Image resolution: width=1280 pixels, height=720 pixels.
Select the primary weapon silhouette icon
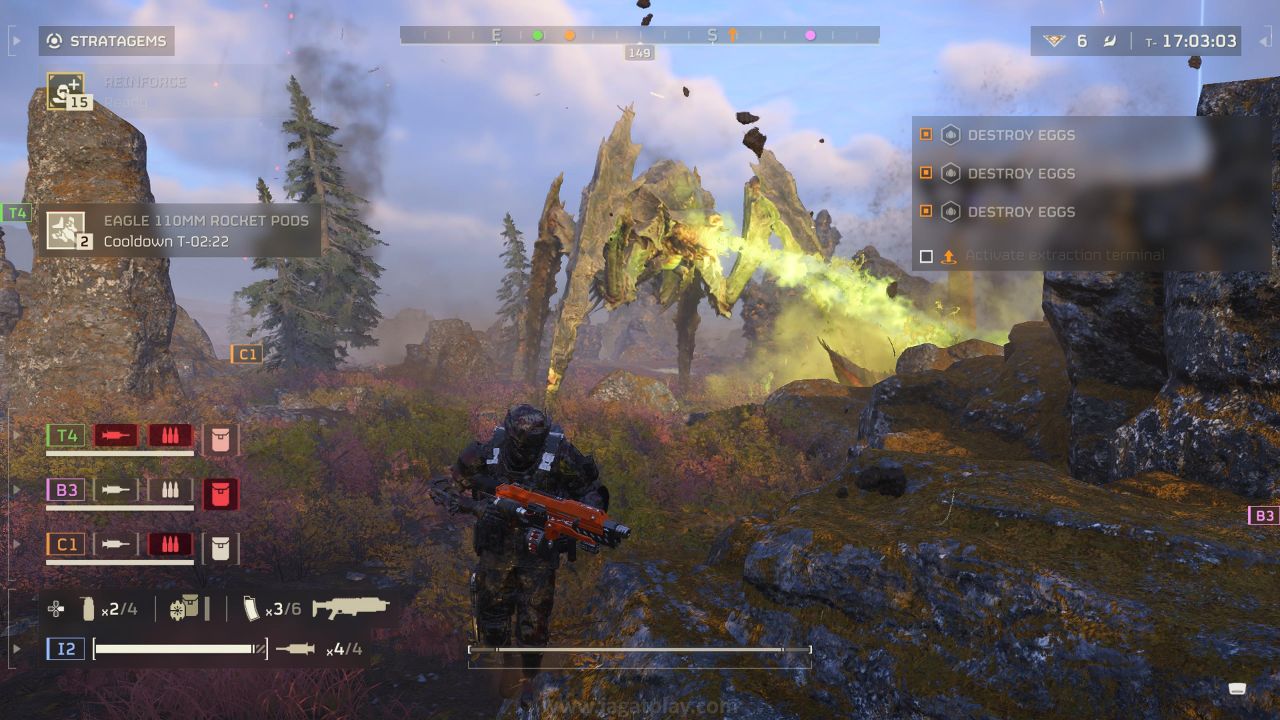(350, 607)
